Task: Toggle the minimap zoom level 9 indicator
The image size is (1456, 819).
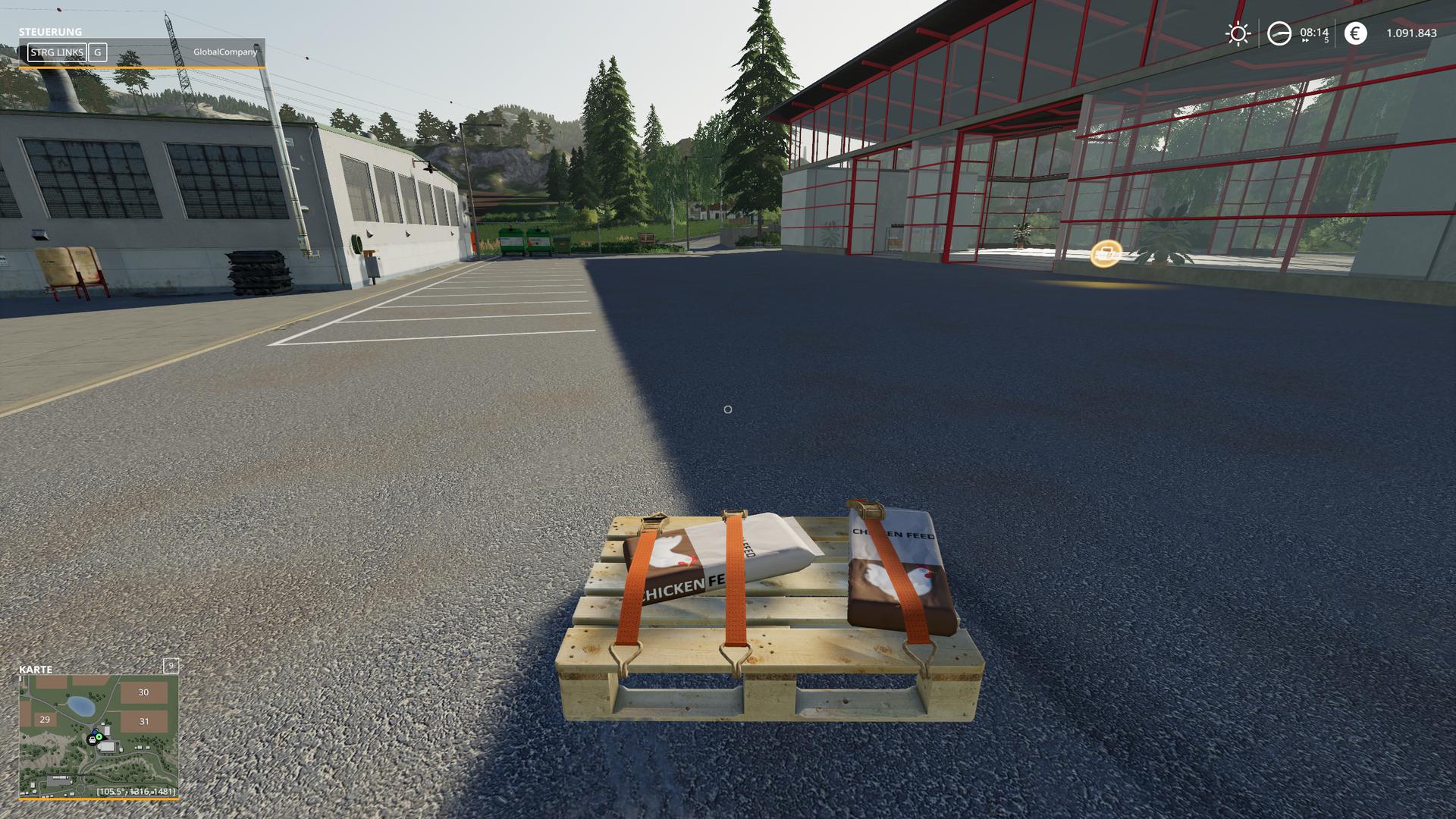Action: 171,666
